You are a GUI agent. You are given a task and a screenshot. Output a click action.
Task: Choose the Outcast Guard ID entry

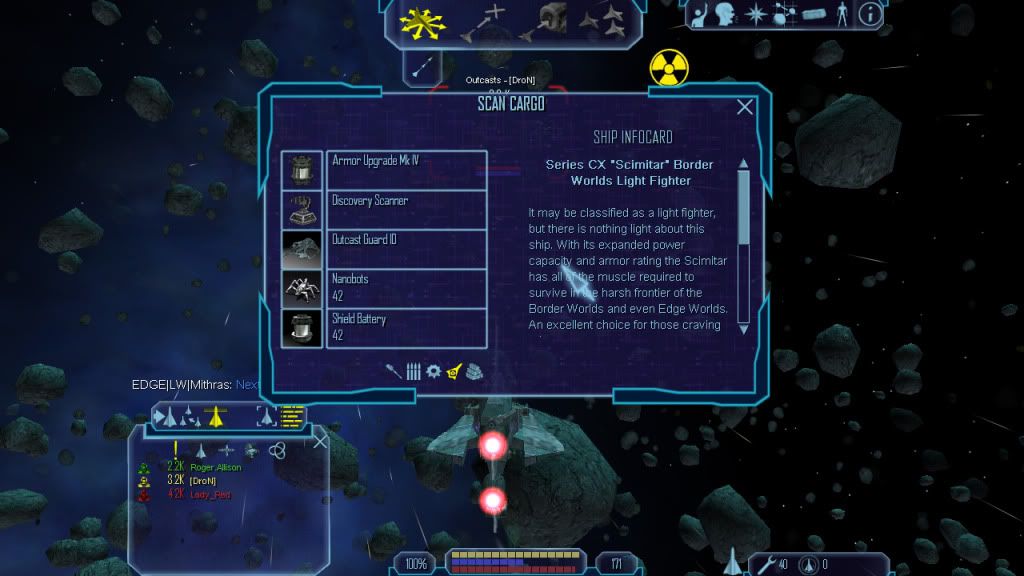[406, 249]
